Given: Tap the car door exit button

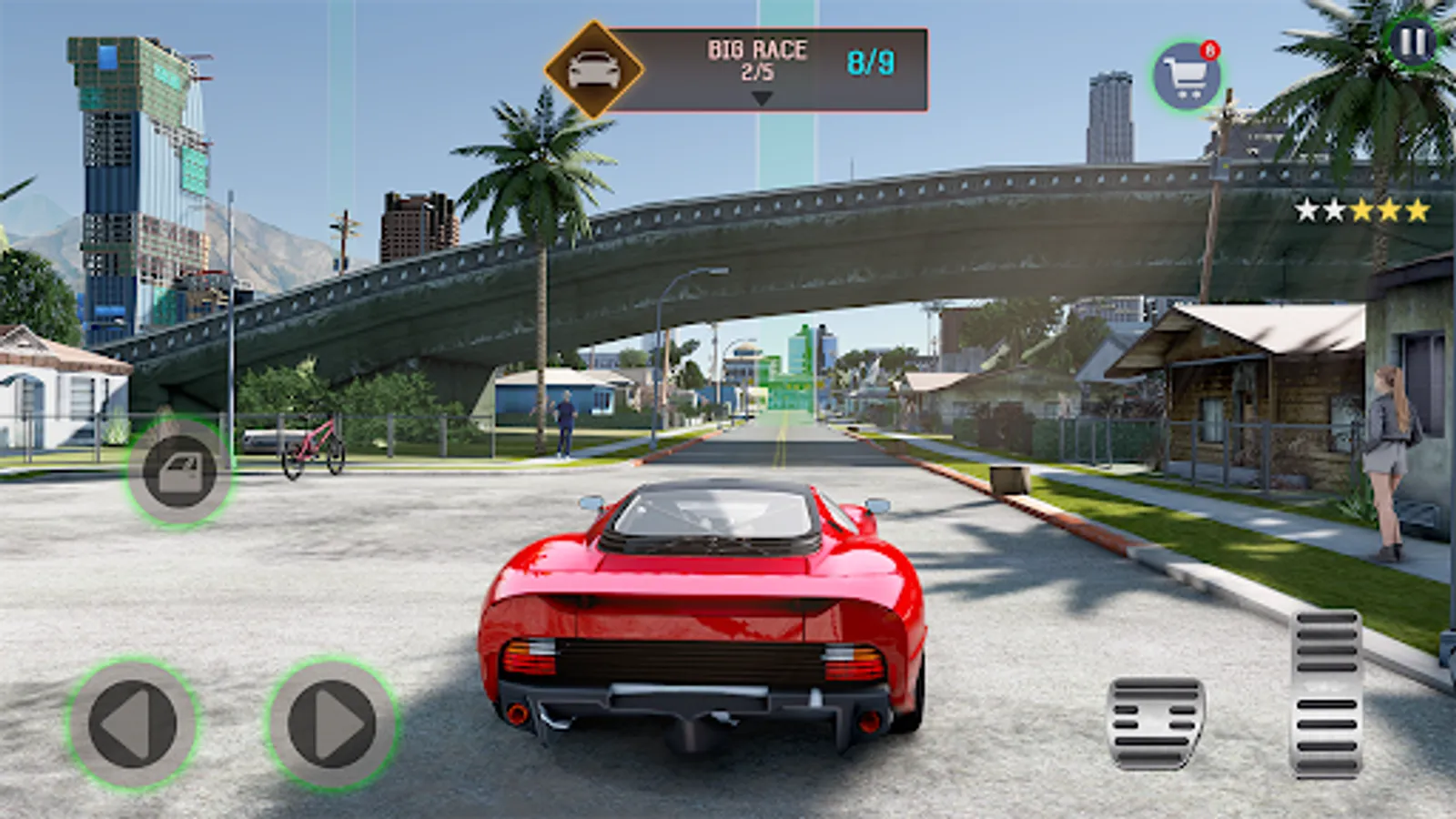Looking at the screenshot, I should (180, 471).
